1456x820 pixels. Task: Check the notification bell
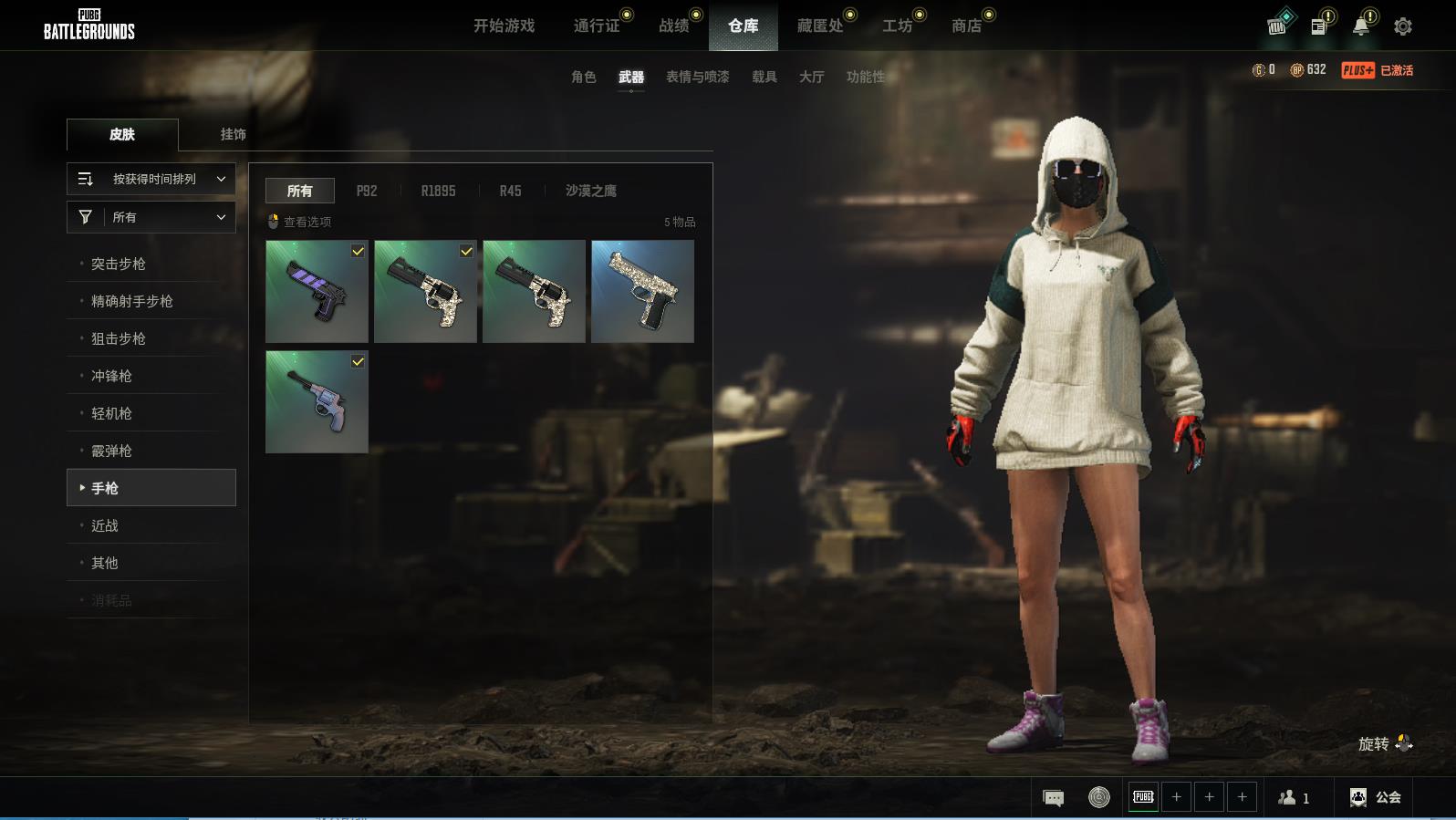click(x=1361, y=26)
